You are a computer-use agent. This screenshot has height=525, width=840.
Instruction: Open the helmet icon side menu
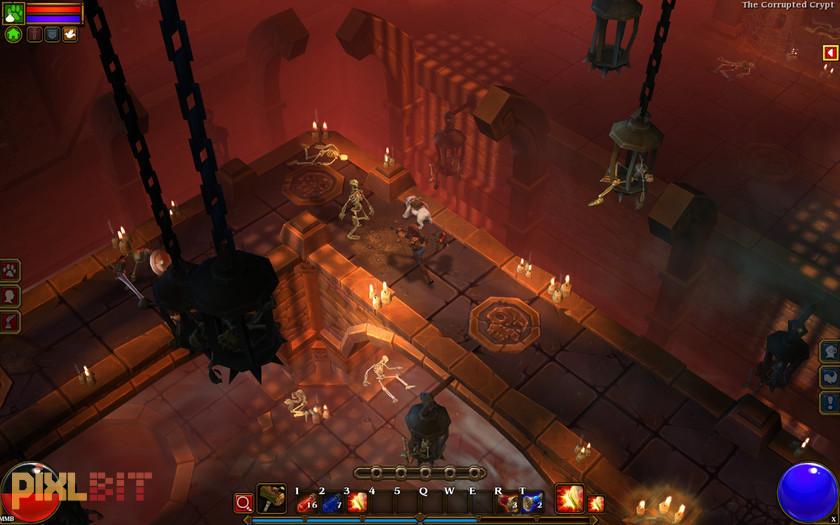pos(830,351)
